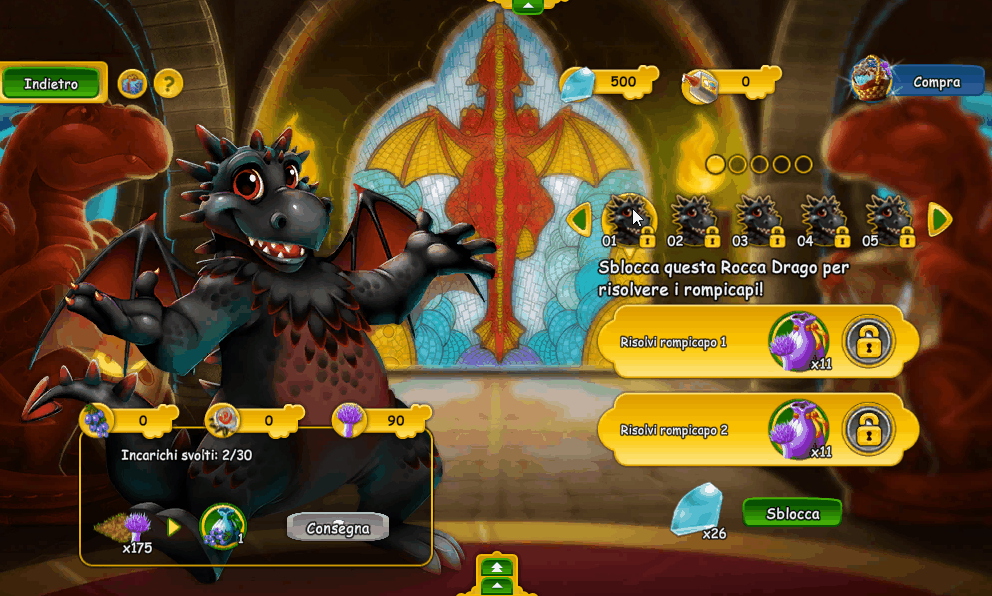Expand the top green arrow panel
Viewport: 992px width, 596px height.
point(528,5)
